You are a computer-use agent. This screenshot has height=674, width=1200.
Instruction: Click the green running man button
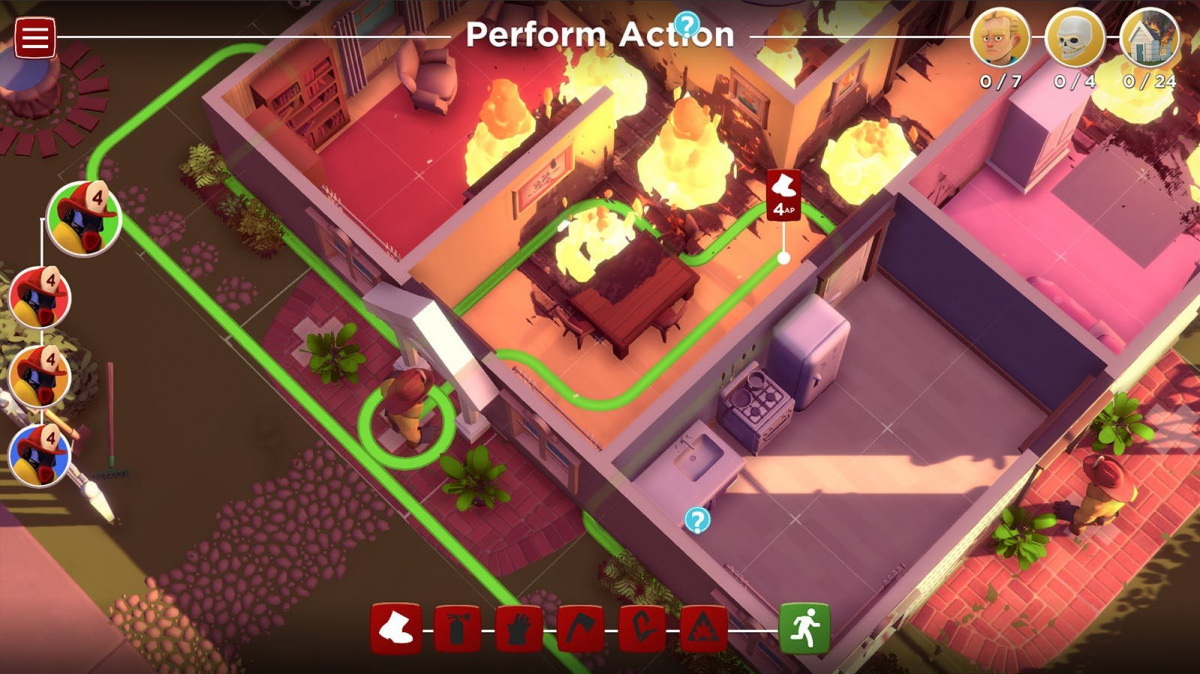tap(805, 629)
